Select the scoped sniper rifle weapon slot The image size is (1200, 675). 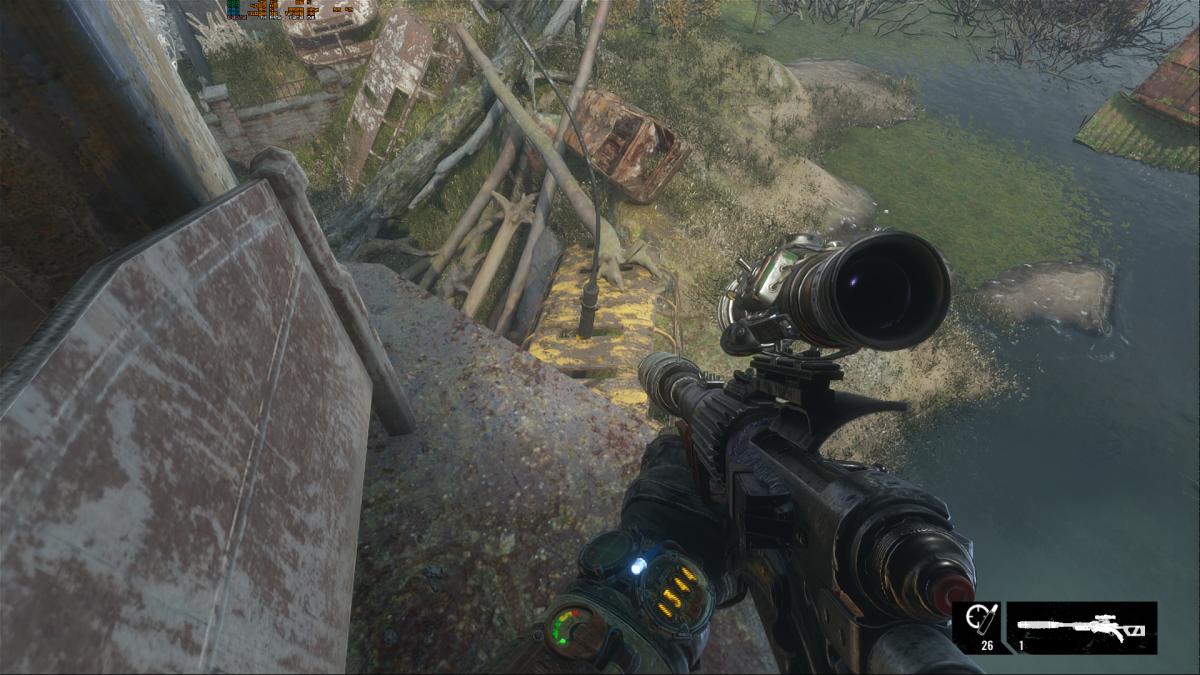pyautogui.click(x=1082, y=628)
